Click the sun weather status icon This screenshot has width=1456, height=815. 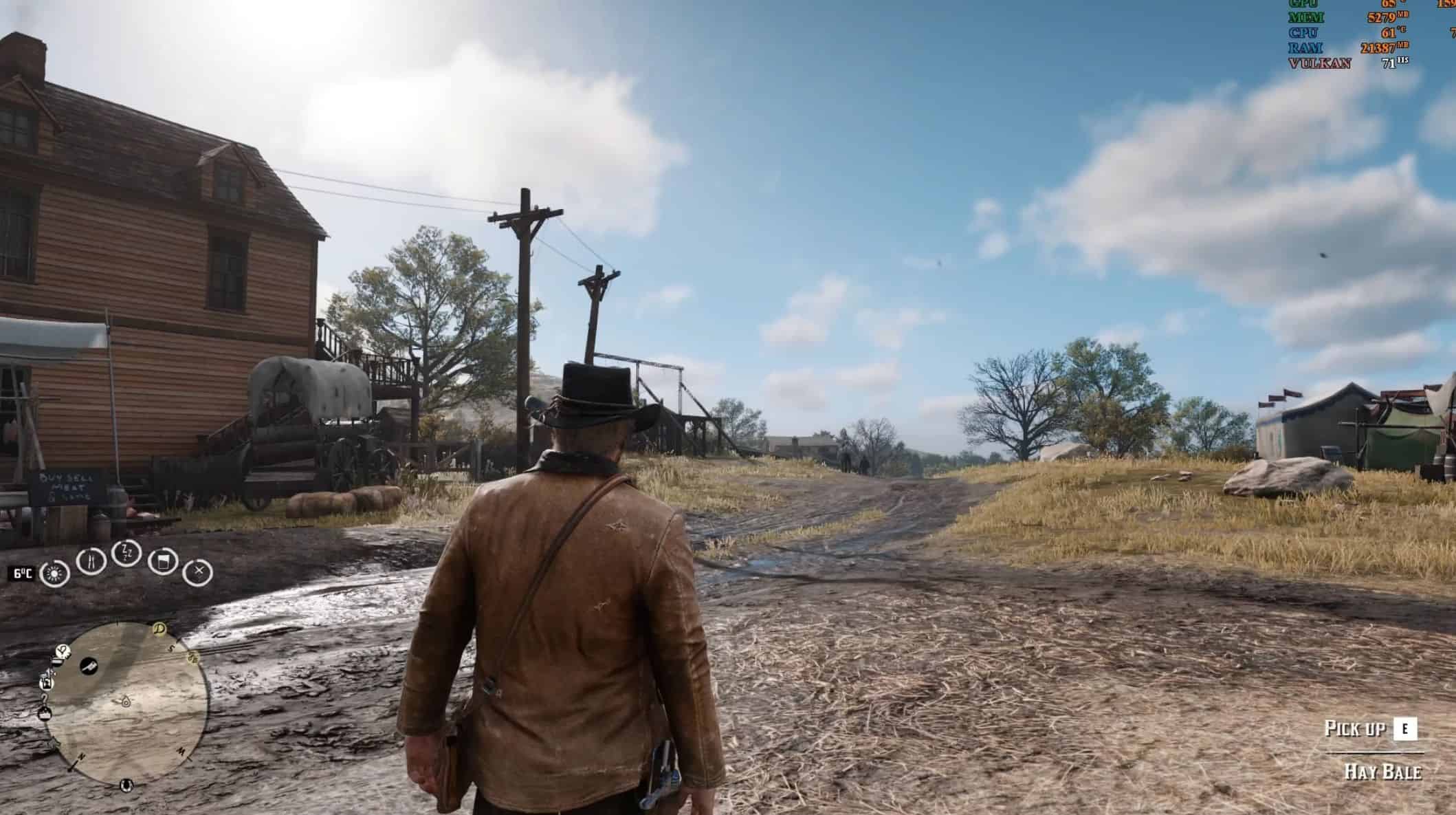tap(54, 572)
